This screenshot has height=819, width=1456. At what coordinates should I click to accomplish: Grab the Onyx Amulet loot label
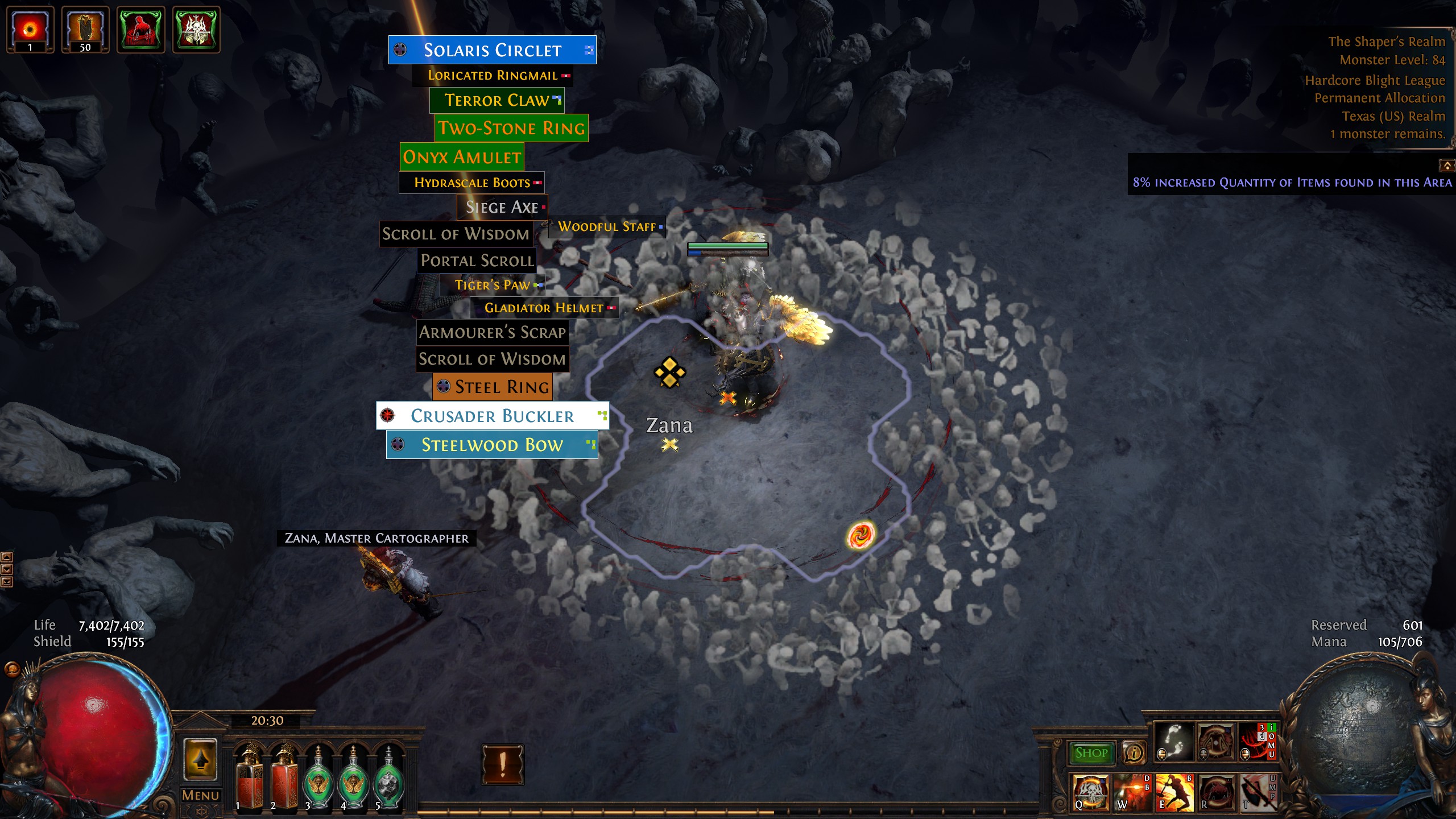[462, 157]
